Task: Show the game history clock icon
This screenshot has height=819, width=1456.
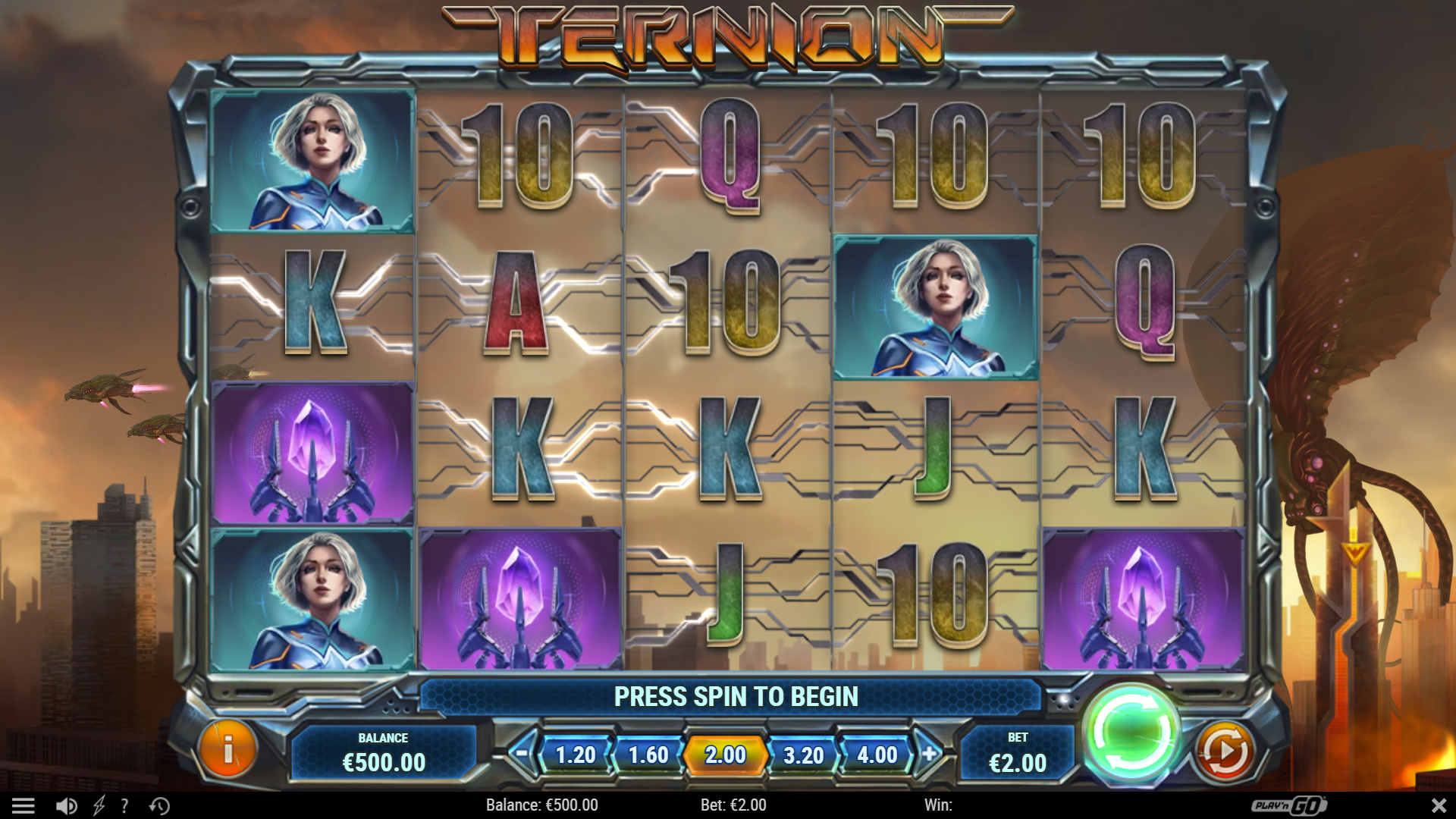Action: [159, 805]
